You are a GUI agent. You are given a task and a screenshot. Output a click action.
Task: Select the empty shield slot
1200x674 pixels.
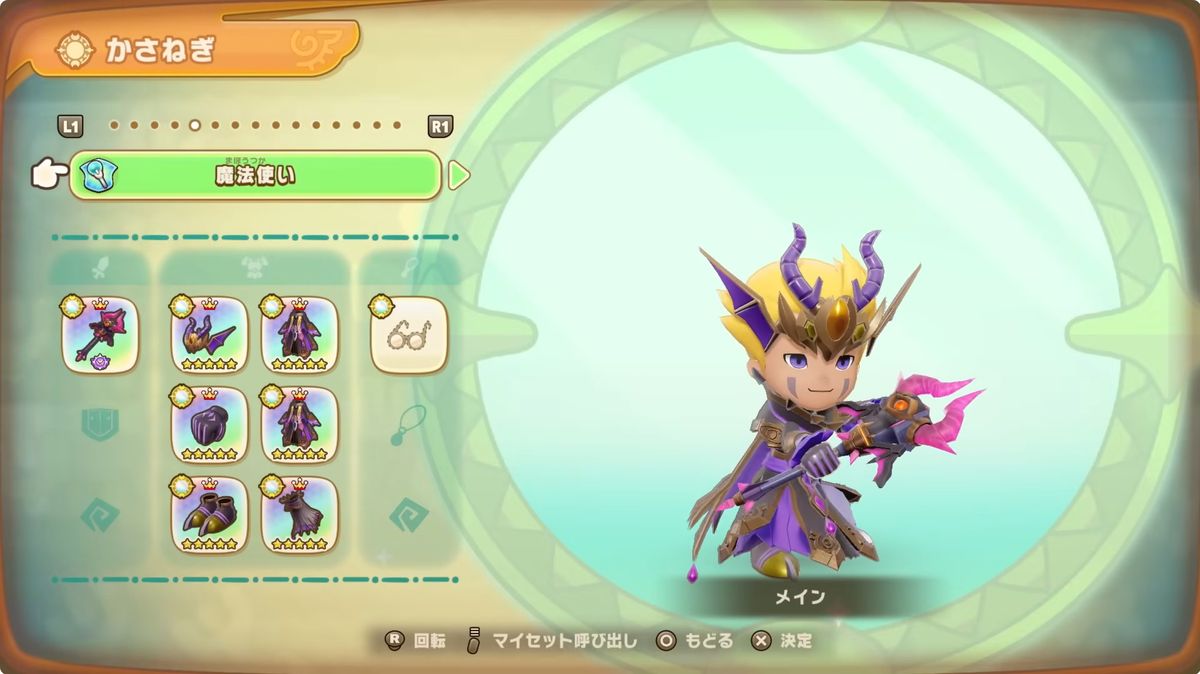(x=100, y=425)
